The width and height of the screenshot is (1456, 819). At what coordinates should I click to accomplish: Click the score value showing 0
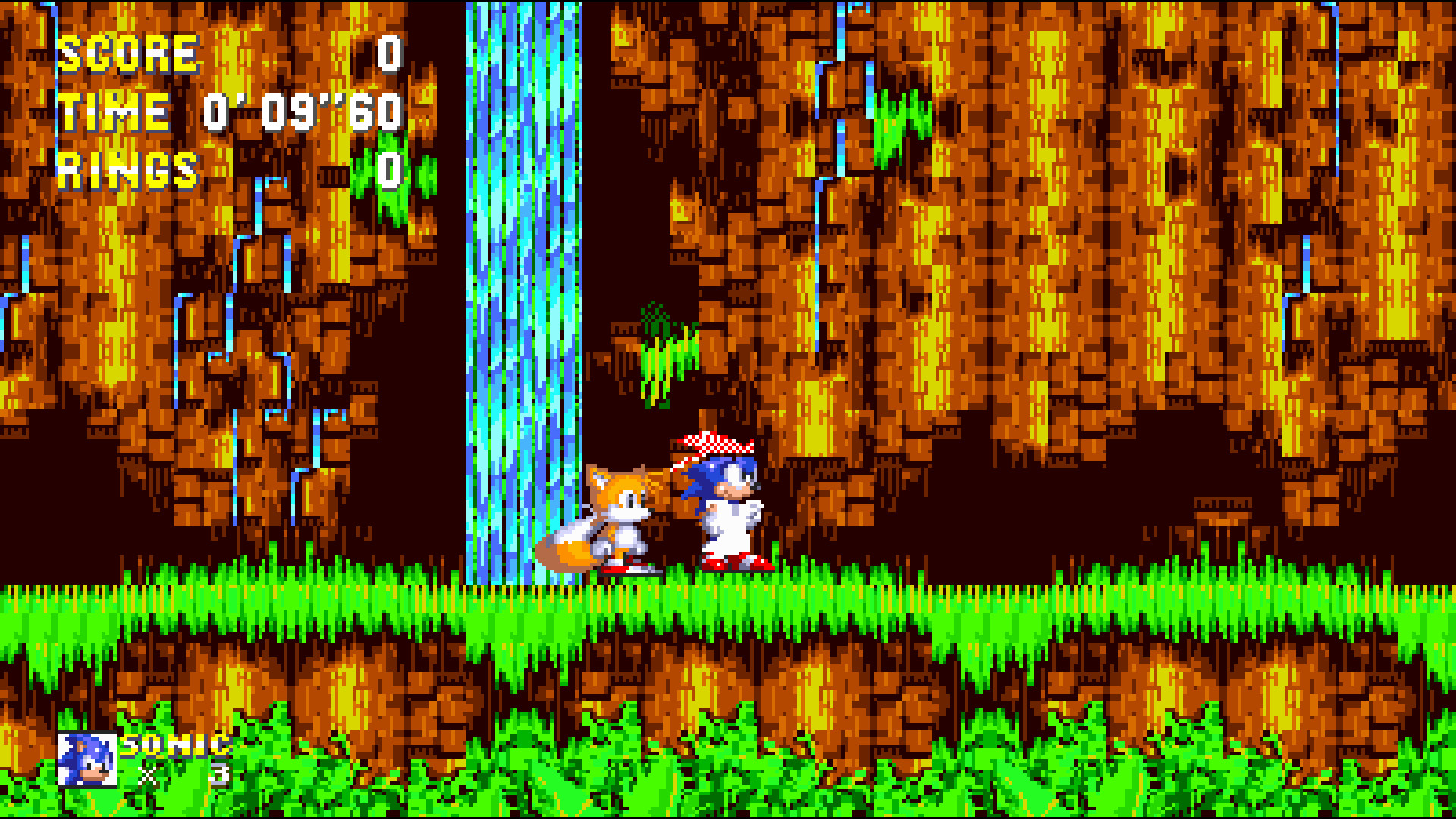[x=388, y=53]
